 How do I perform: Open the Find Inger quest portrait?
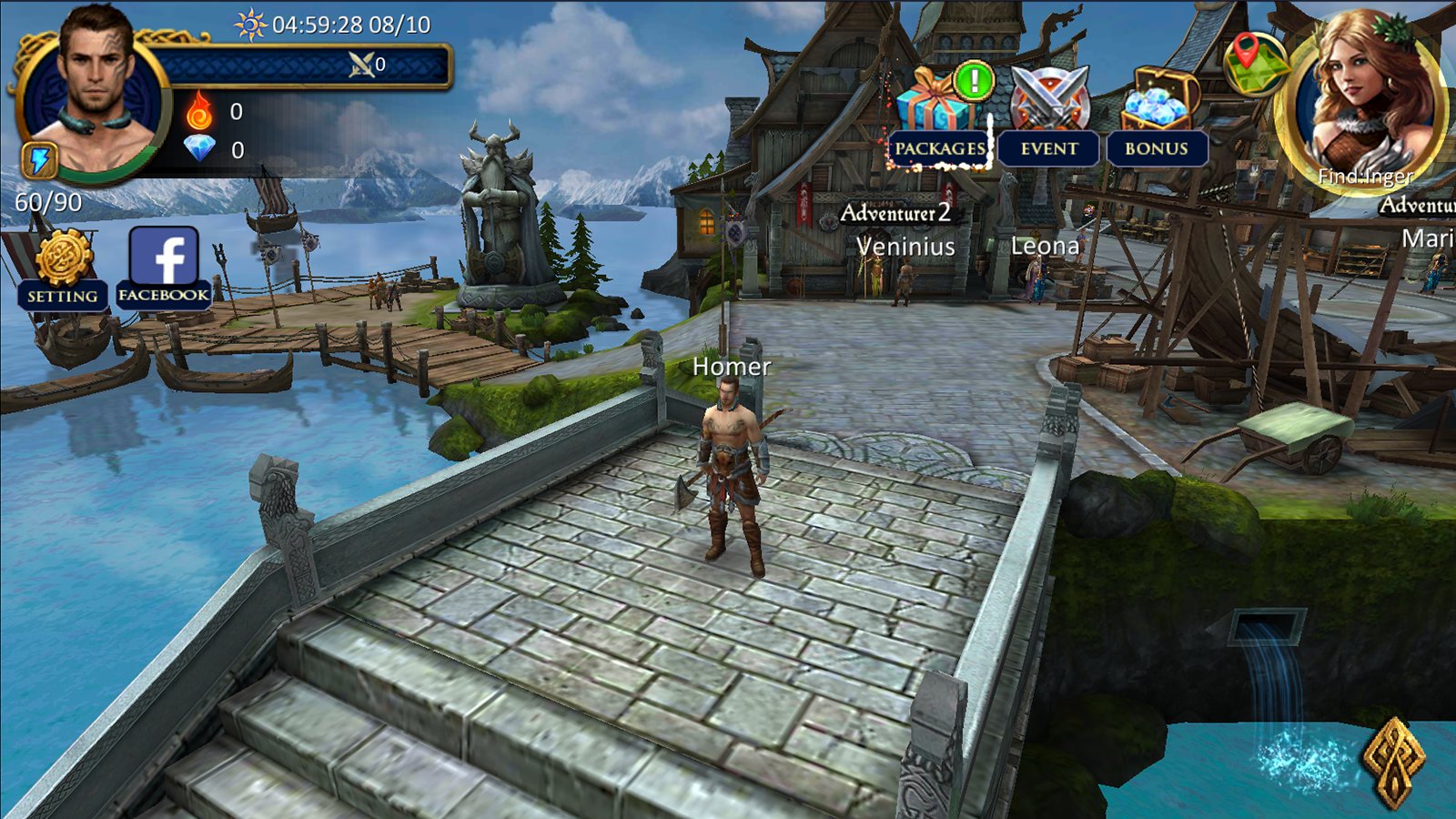point(1362,100)
